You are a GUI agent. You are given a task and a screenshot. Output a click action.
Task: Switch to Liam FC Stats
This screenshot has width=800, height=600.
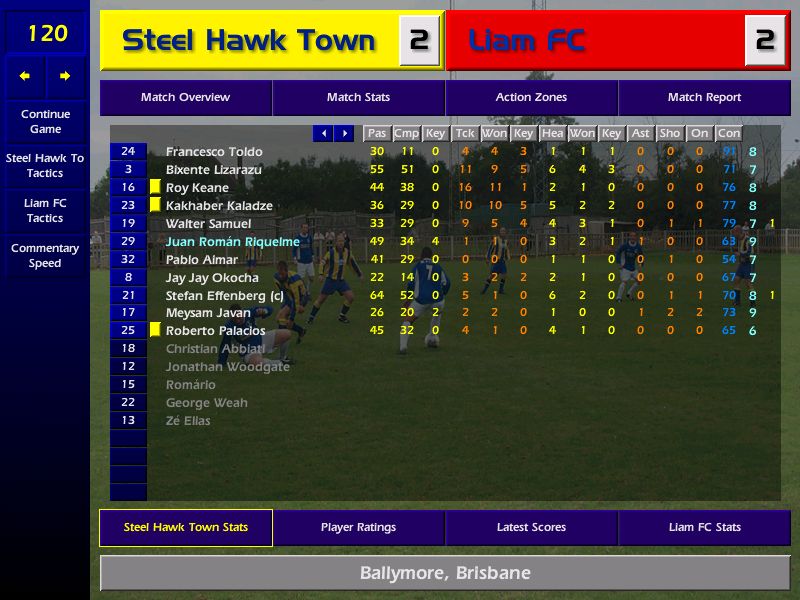[x=704, y=528]
